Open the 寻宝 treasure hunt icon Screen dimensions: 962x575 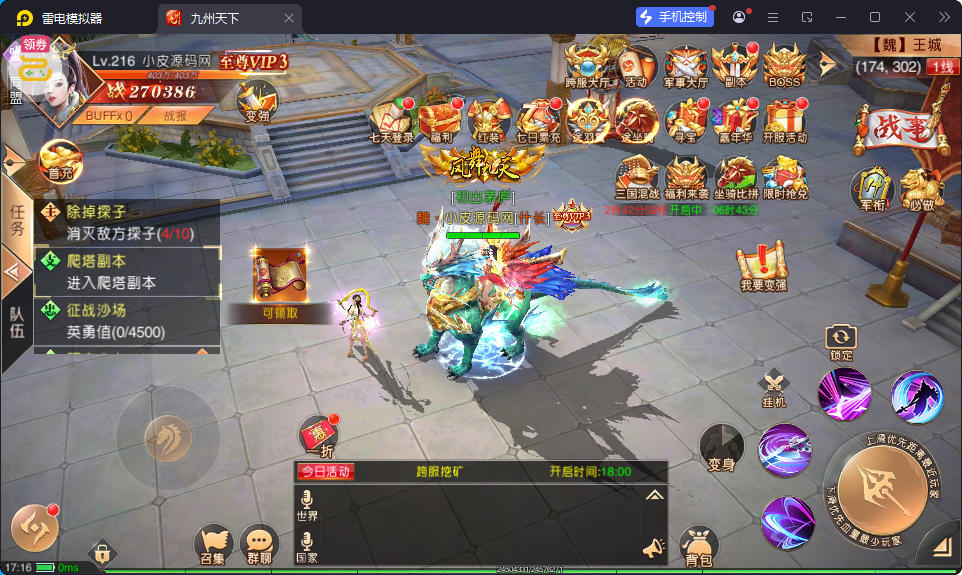tap(686, 121)
